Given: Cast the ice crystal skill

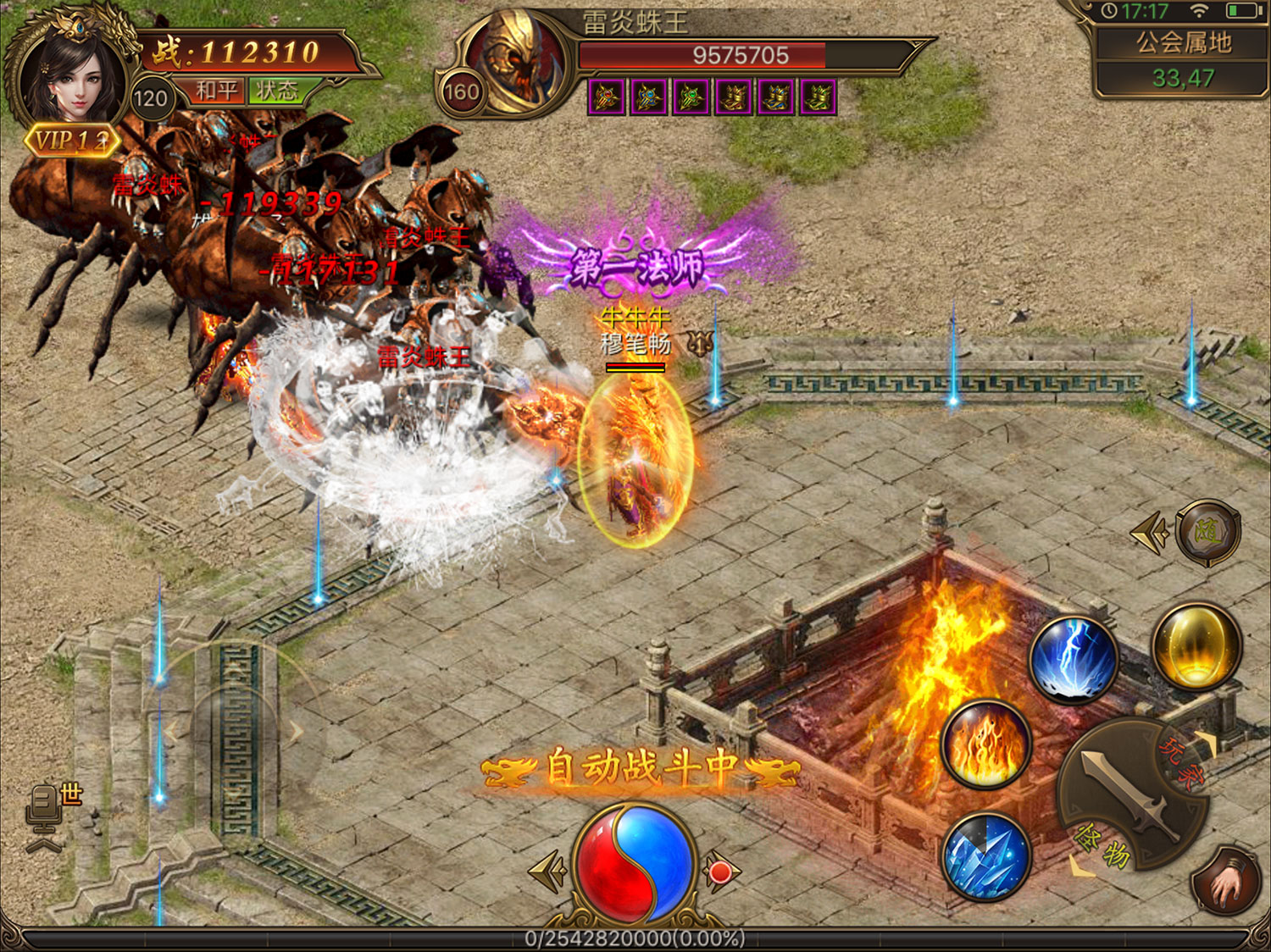Looking at the screenshot, I should (x=986, y=855).
